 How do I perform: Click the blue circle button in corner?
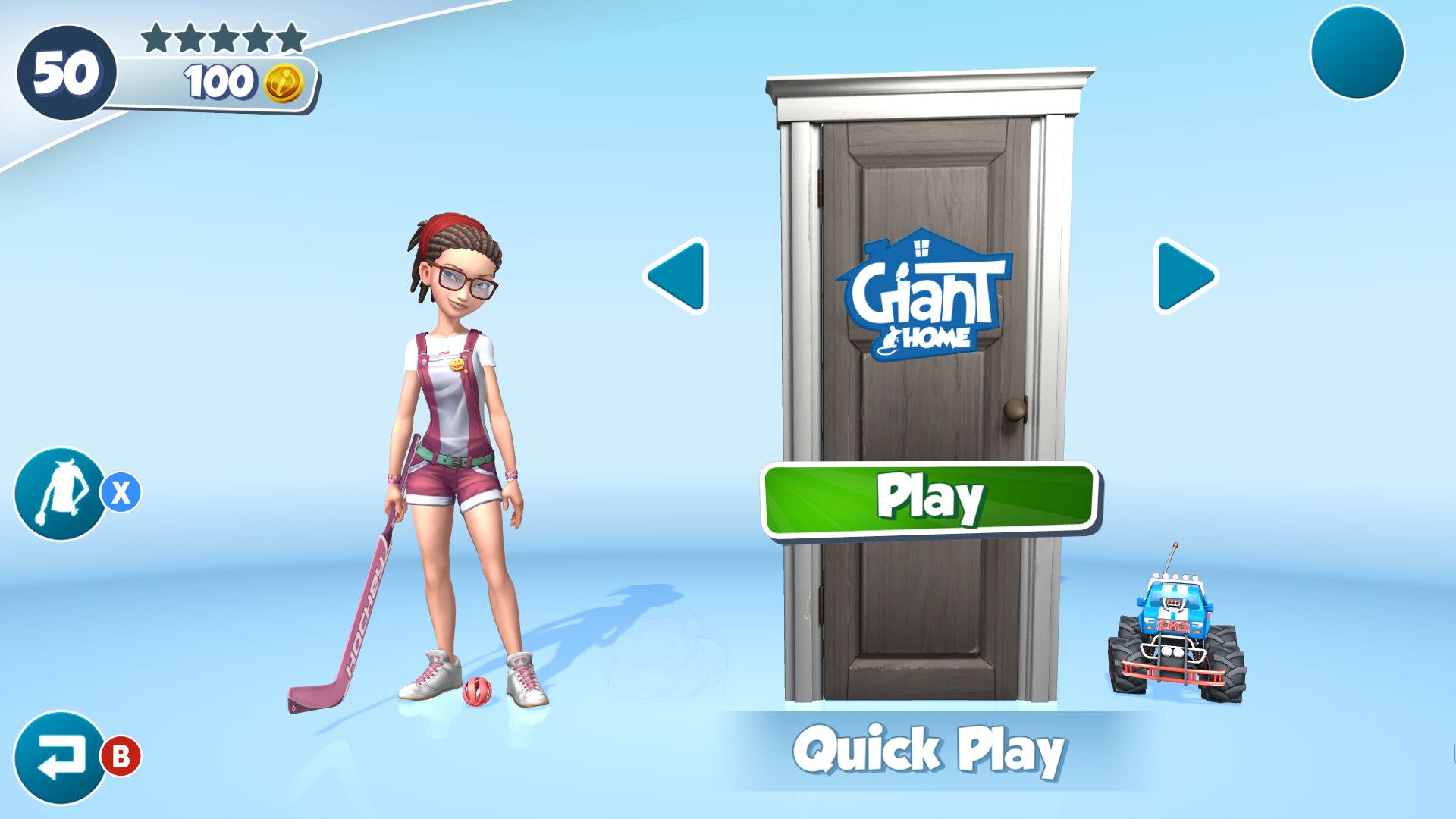tap(1357, 52)
